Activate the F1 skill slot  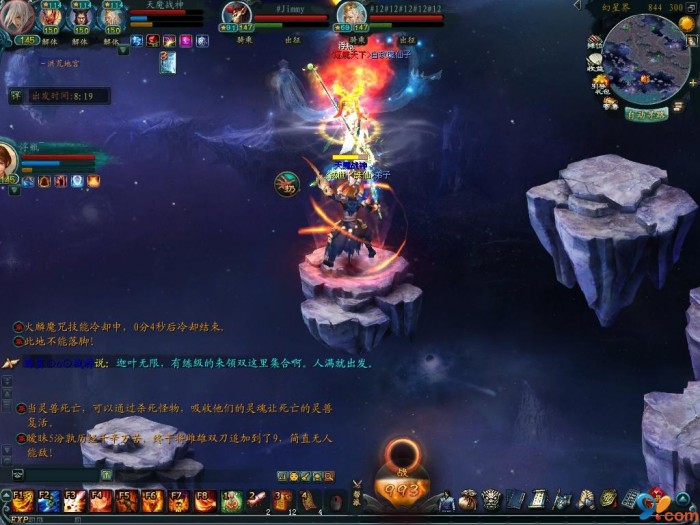point(21,500)
